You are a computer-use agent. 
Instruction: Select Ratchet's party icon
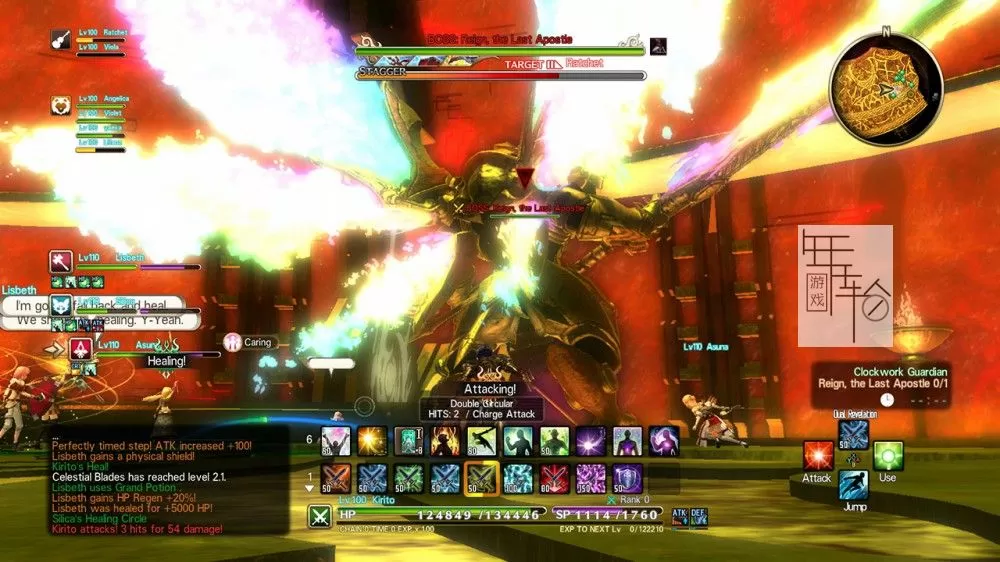tap(60, 39)
